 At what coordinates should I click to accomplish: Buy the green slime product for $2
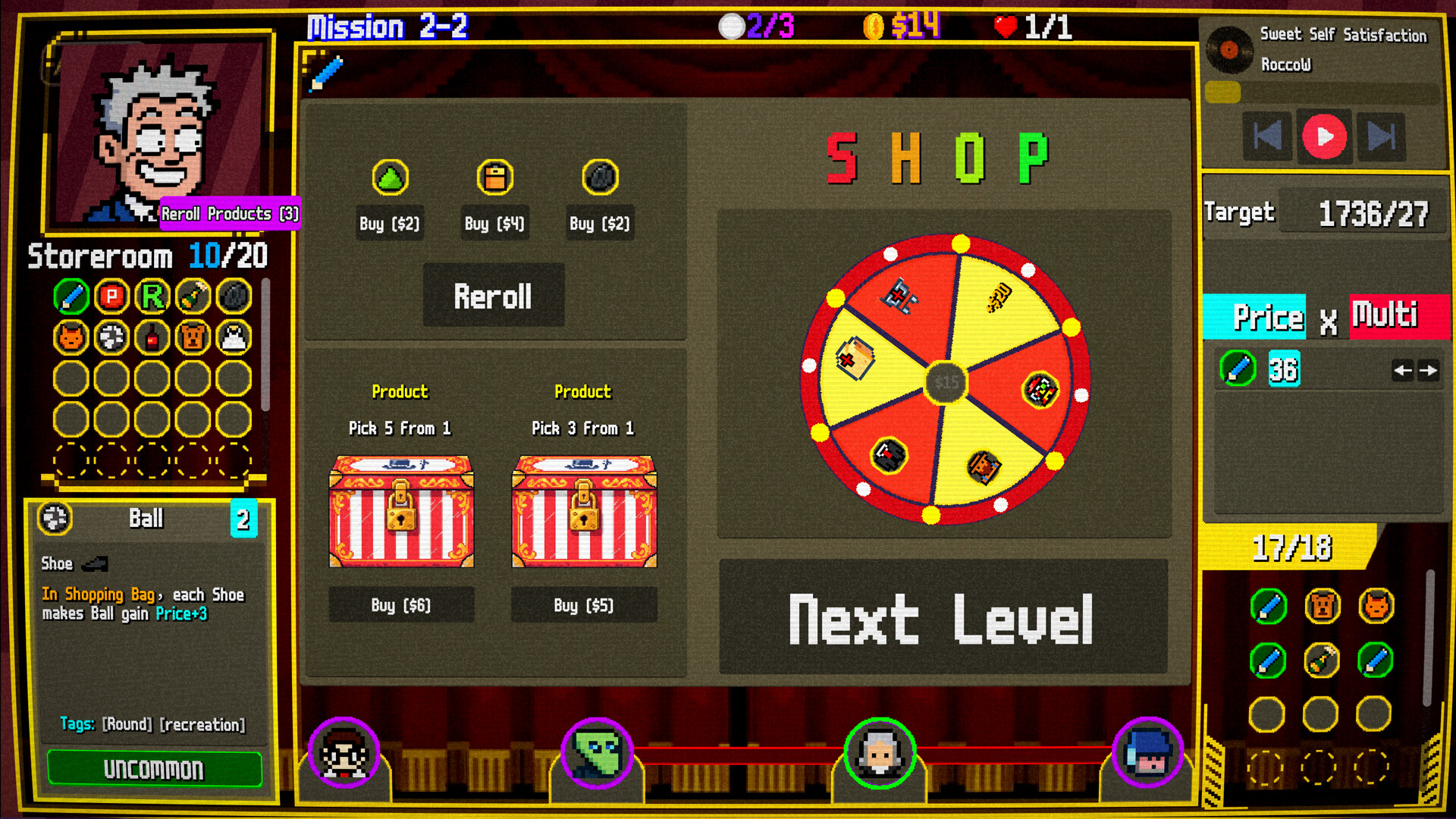(389, 222)
